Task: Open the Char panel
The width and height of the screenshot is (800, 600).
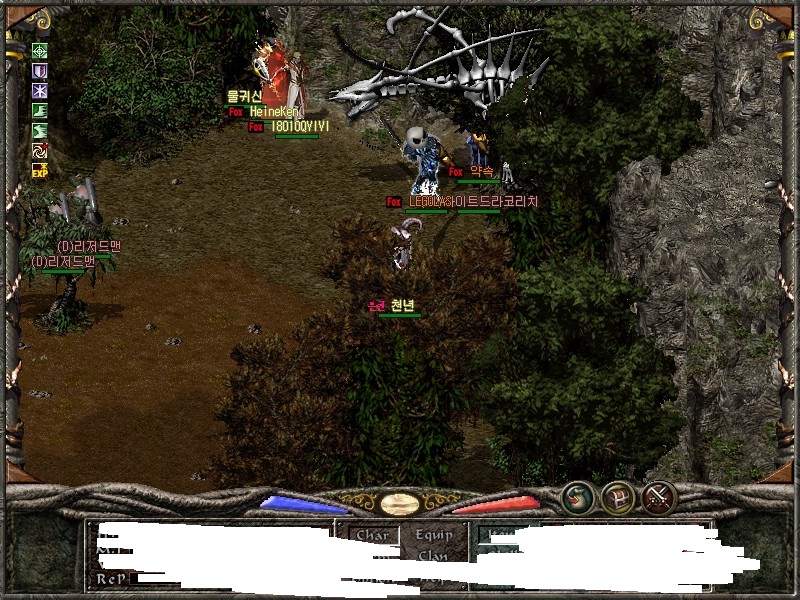Action: click(372, 535)
